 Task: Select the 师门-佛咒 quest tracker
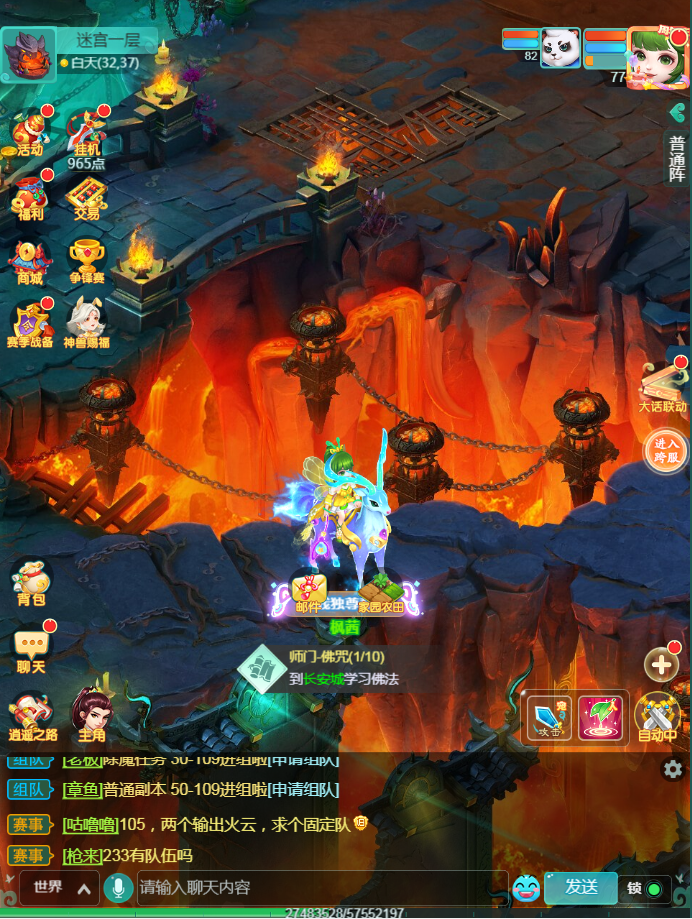click(330, 668)
